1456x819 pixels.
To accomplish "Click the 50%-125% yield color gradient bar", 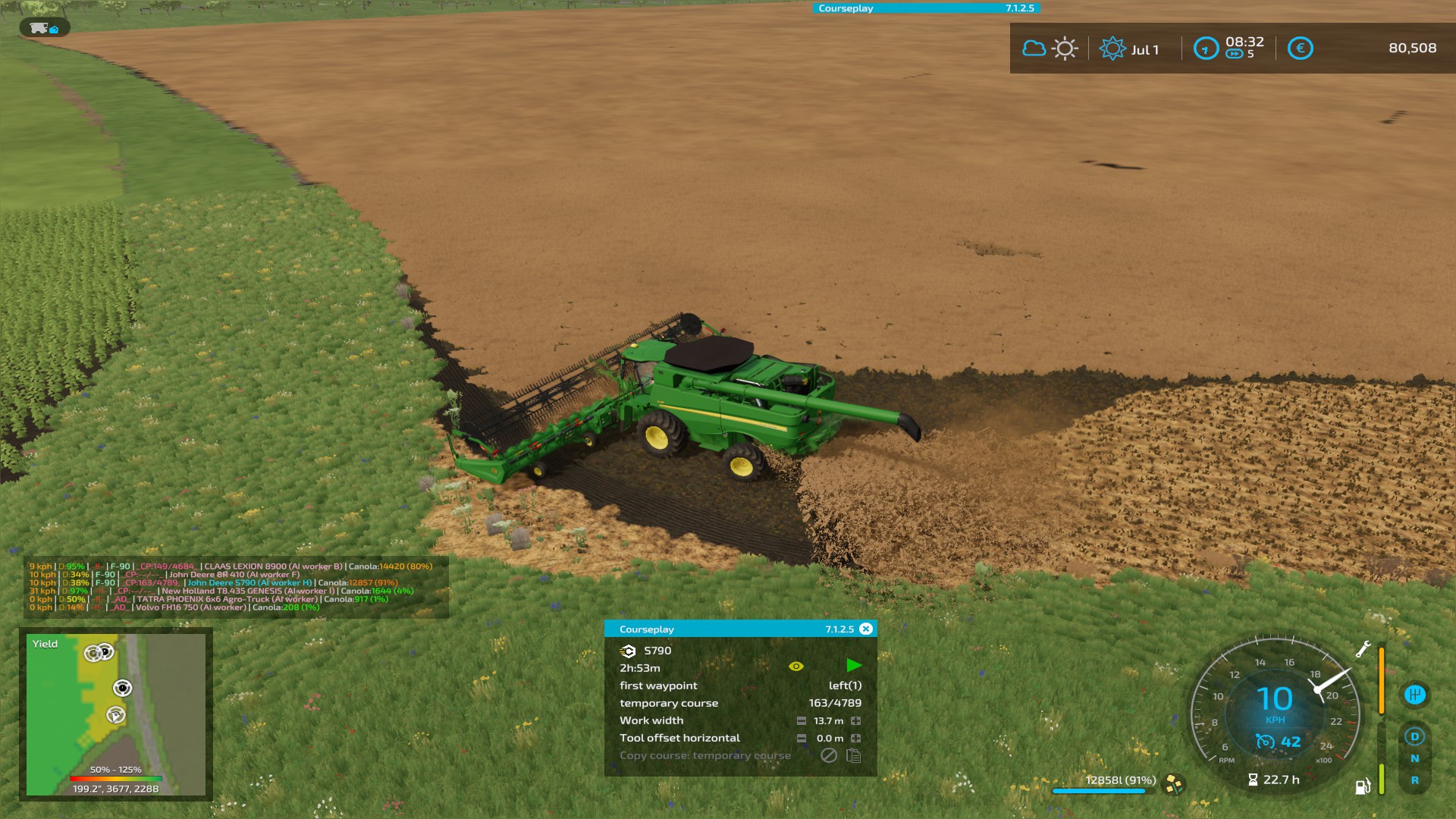I will [x=115, y=777].
